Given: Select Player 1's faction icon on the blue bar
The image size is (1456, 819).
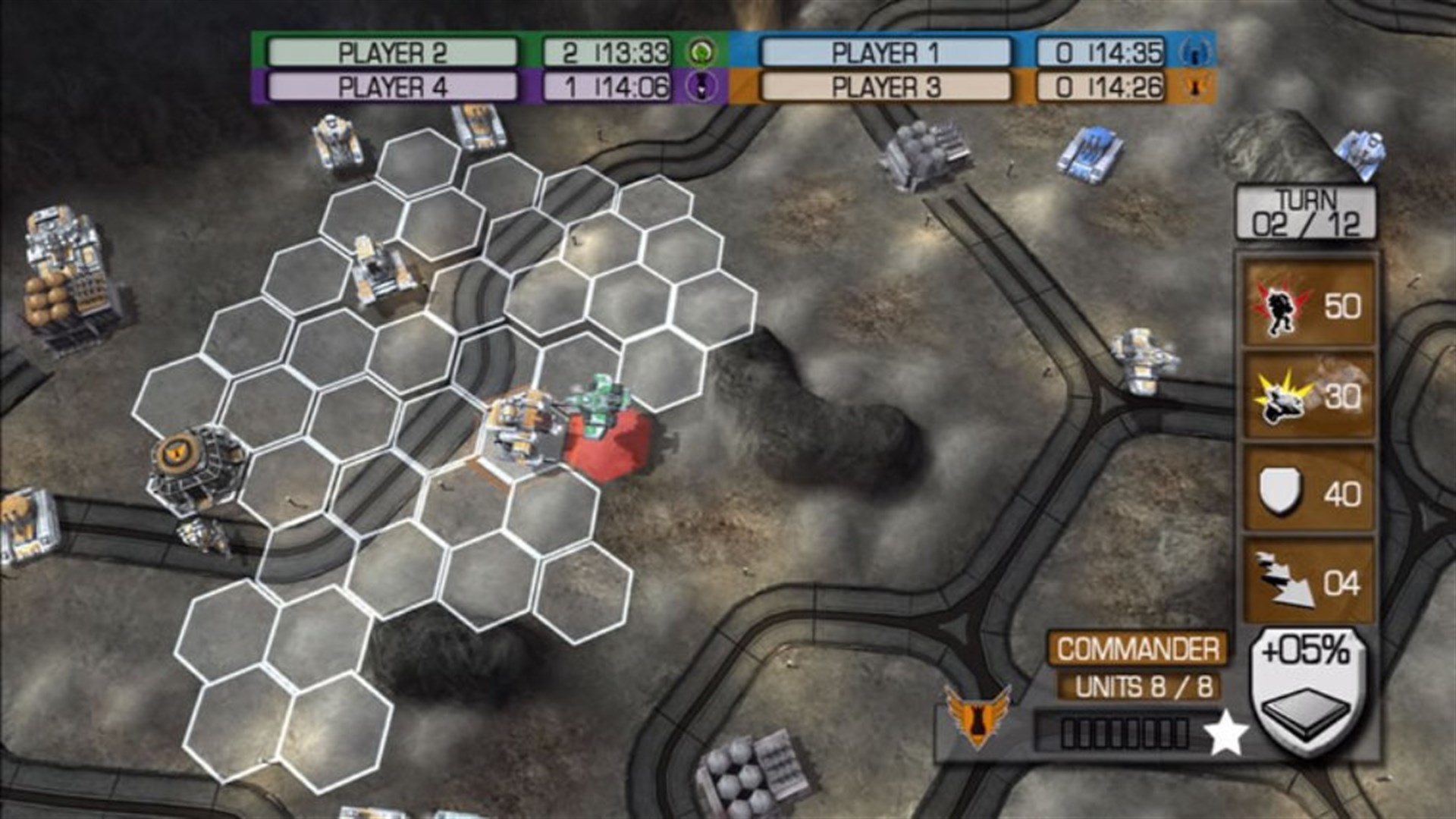Looking at the screenshot, I should pos(1196,53).
